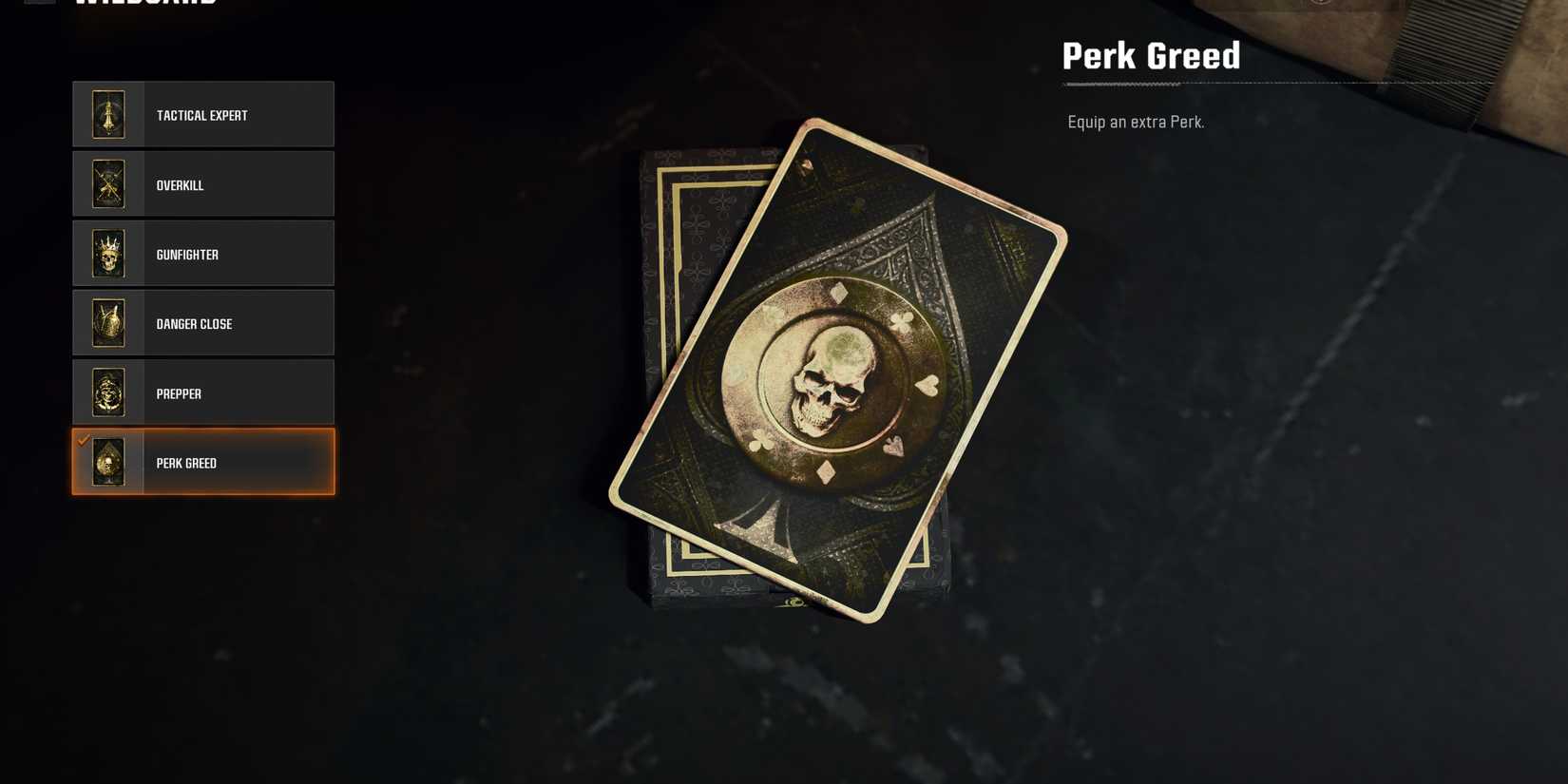Select the Gunfighter crowned skull icon
Screen dimensions: 1568x784
pyautogui.click(x=107, y=254)
